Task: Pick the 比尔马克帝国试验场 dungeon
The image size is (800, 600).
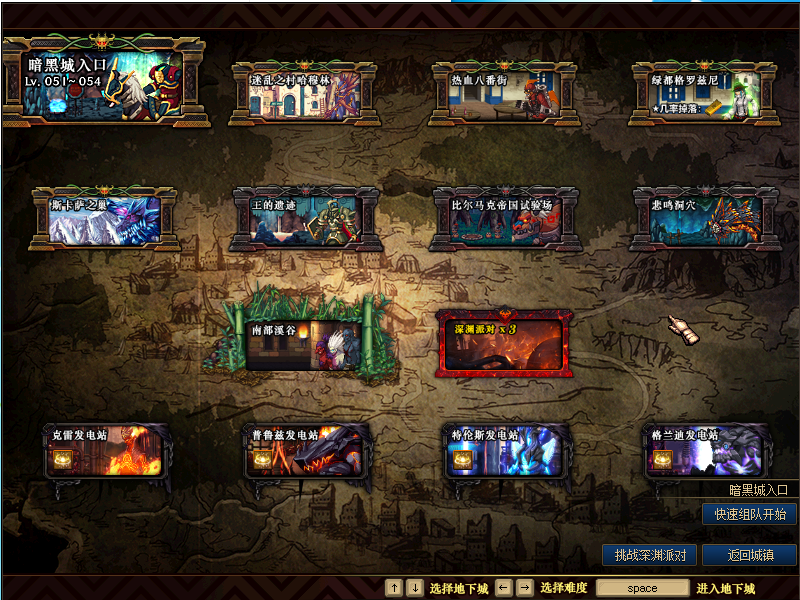Action: (505, 219)
